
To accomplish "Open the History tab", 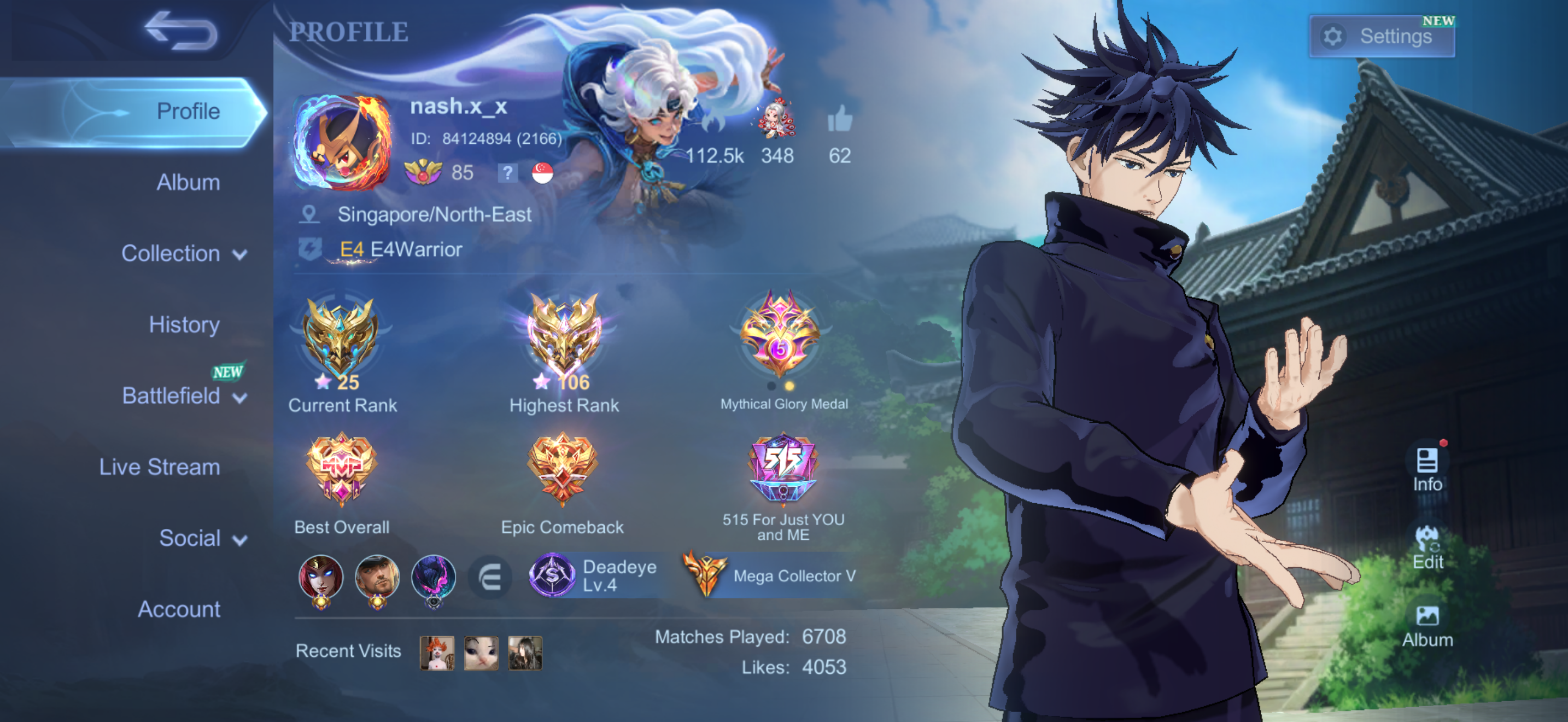I will pos(184,324).
